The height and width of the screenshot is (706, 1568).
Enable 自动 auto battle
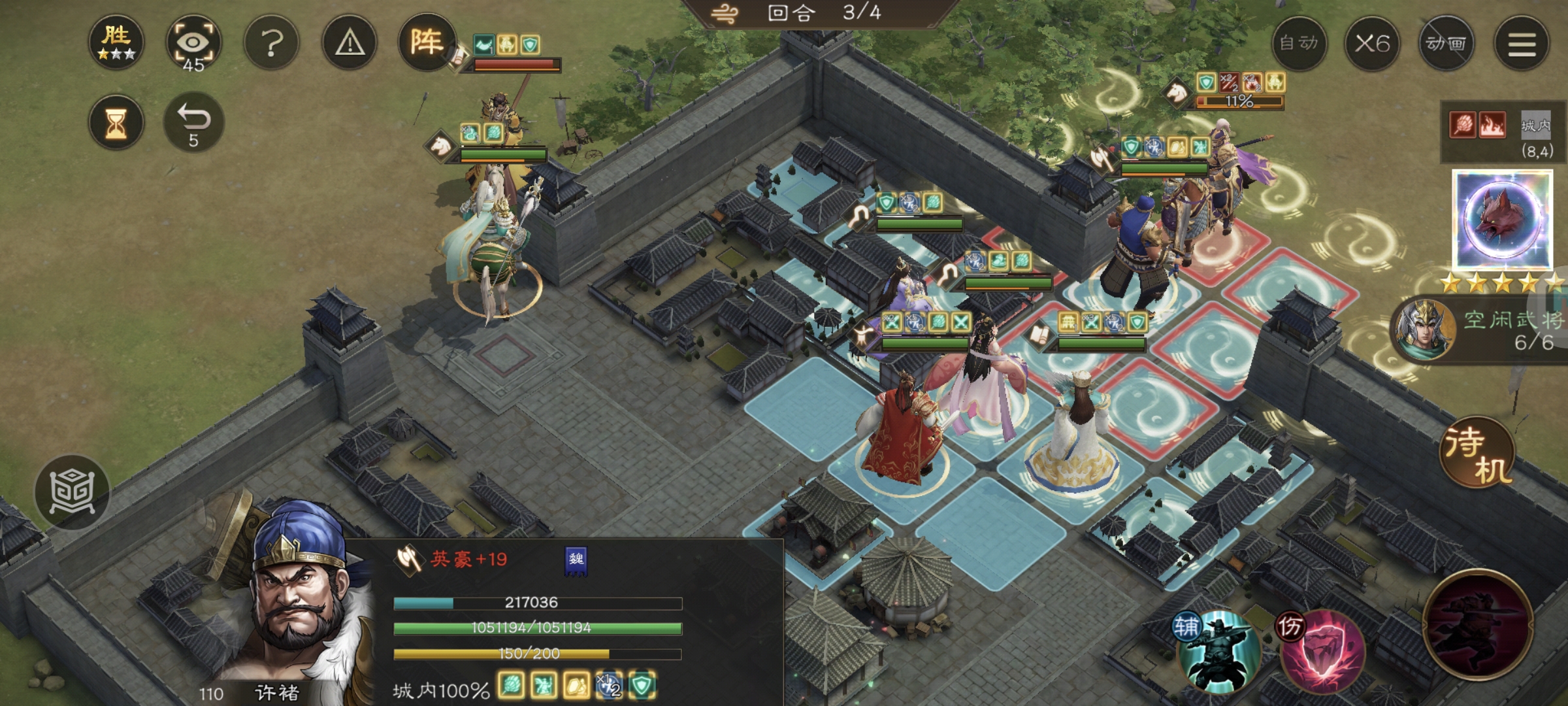(1299, 44)
